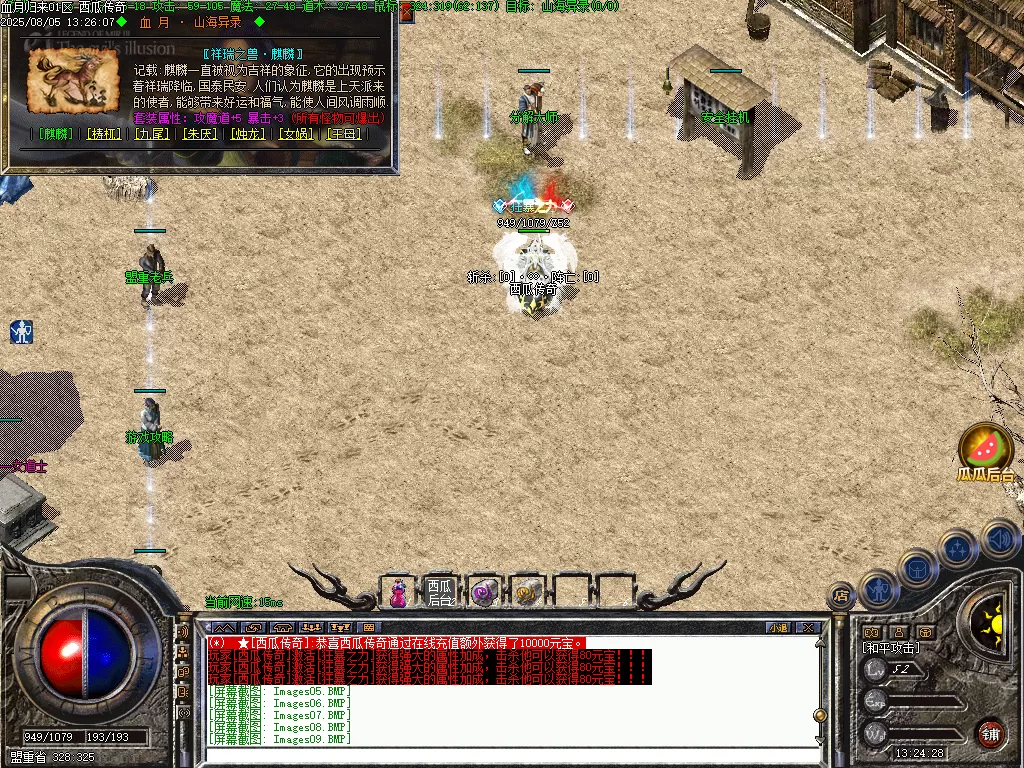
Task: Choose the 朱厌 bestiary entry
Action: (198, 133)
